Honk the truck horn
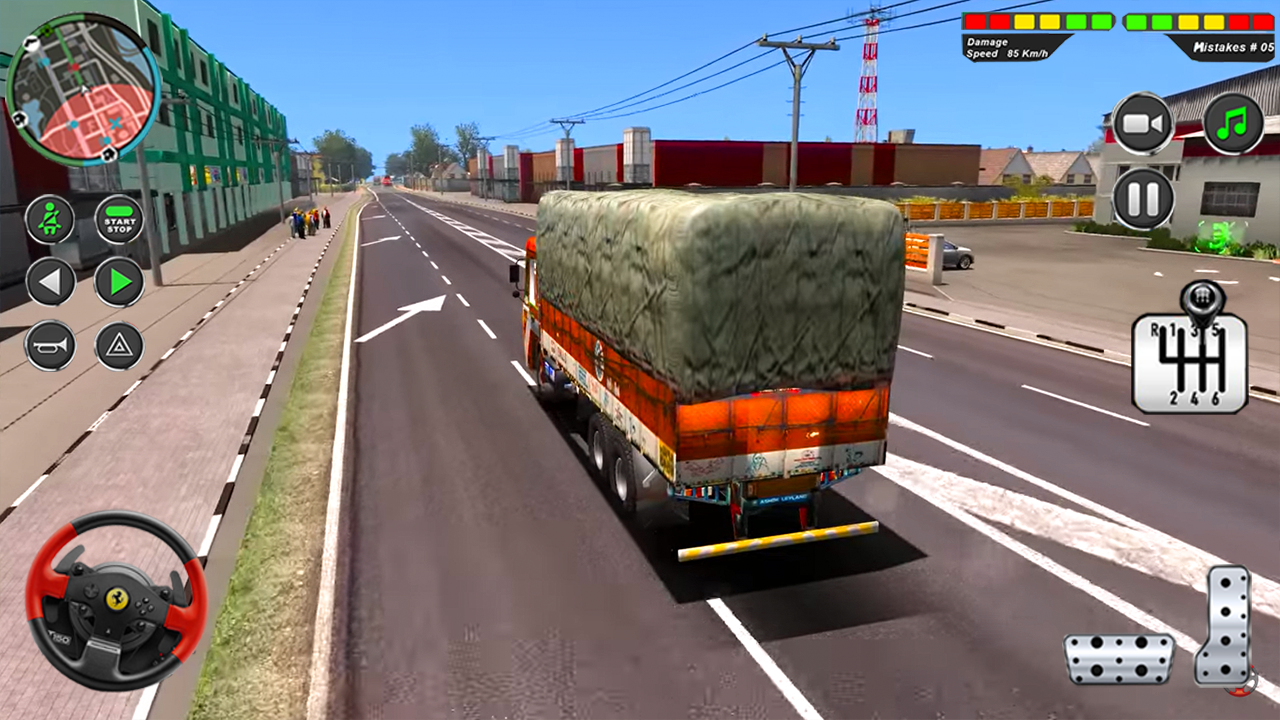 pos(50,347)
